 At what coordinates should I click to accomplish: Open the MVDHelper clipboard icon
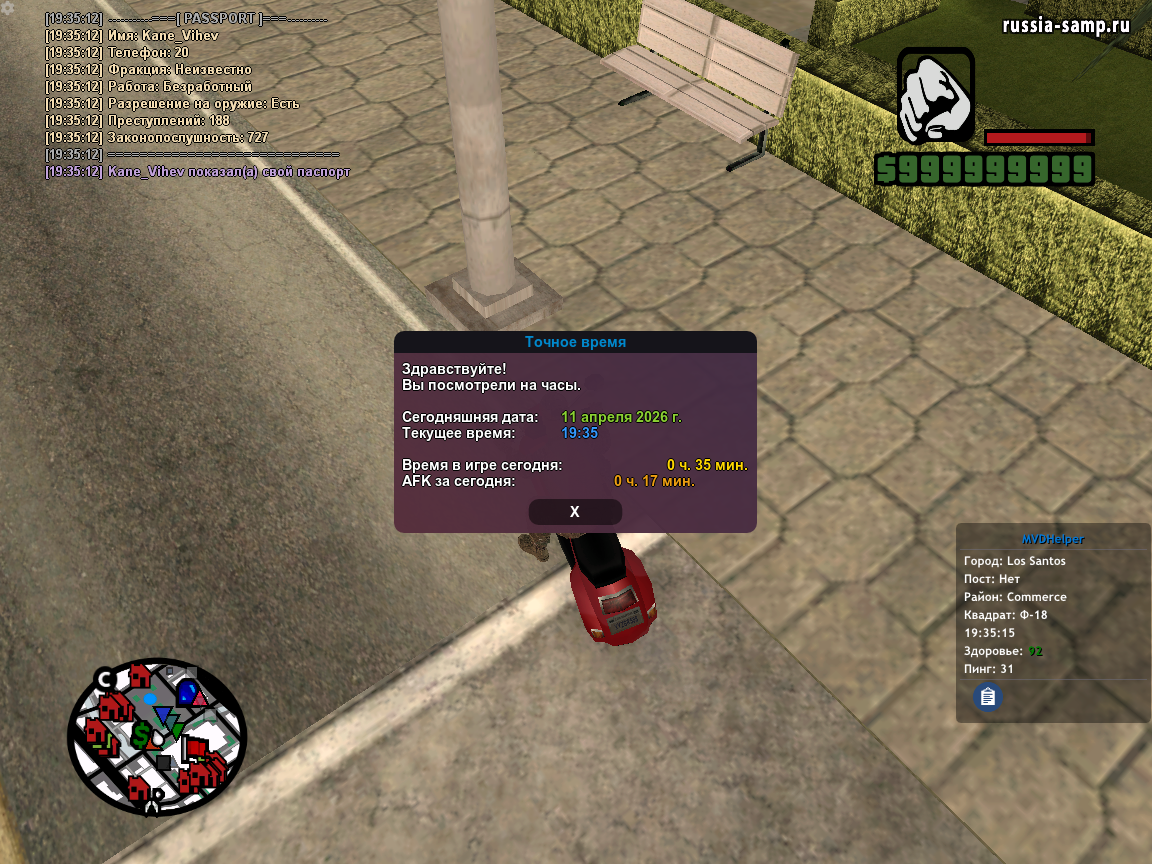coord(988,696)
